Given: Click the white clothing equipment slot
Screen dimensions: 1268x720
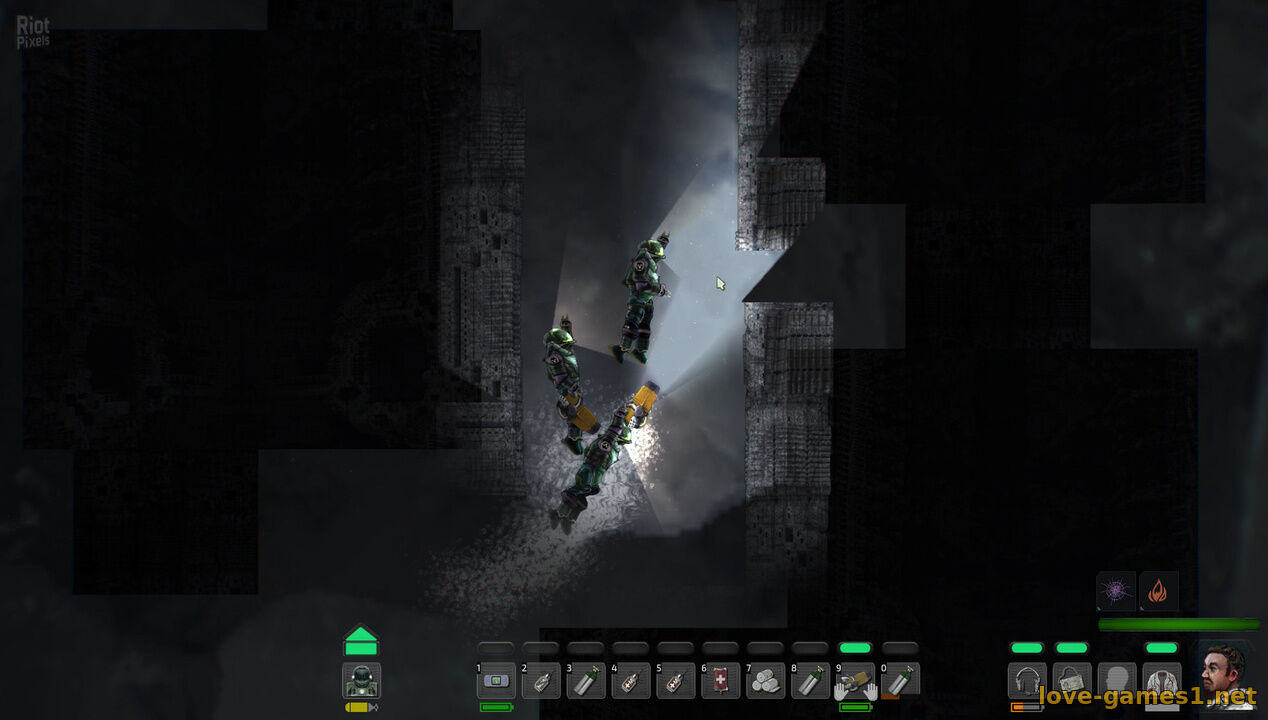Looking at the screenshot, I should click(x=1162, y=681).
